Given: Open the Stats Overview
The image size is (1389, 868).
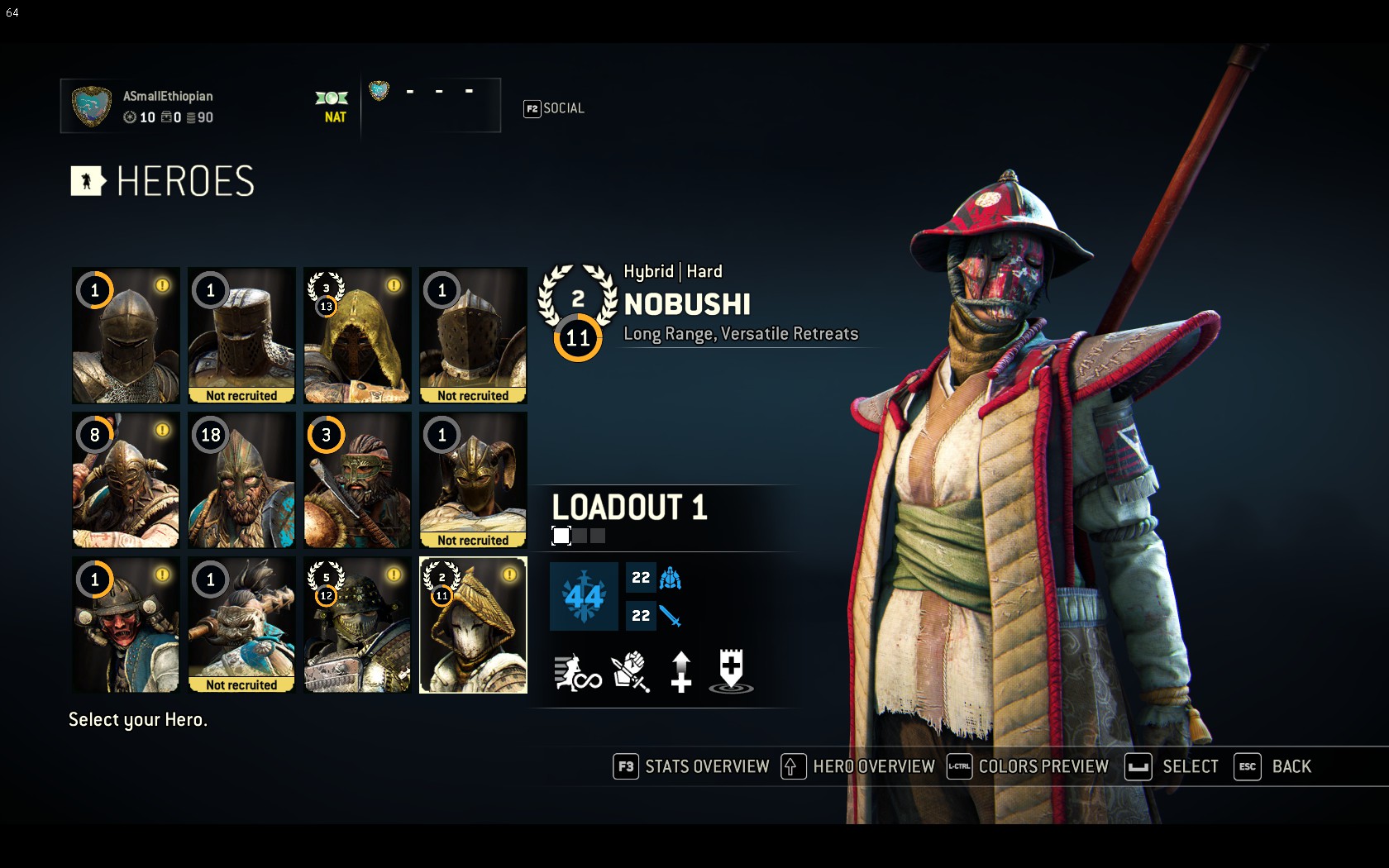Looking at the screenshot, I should coord(691,766).
